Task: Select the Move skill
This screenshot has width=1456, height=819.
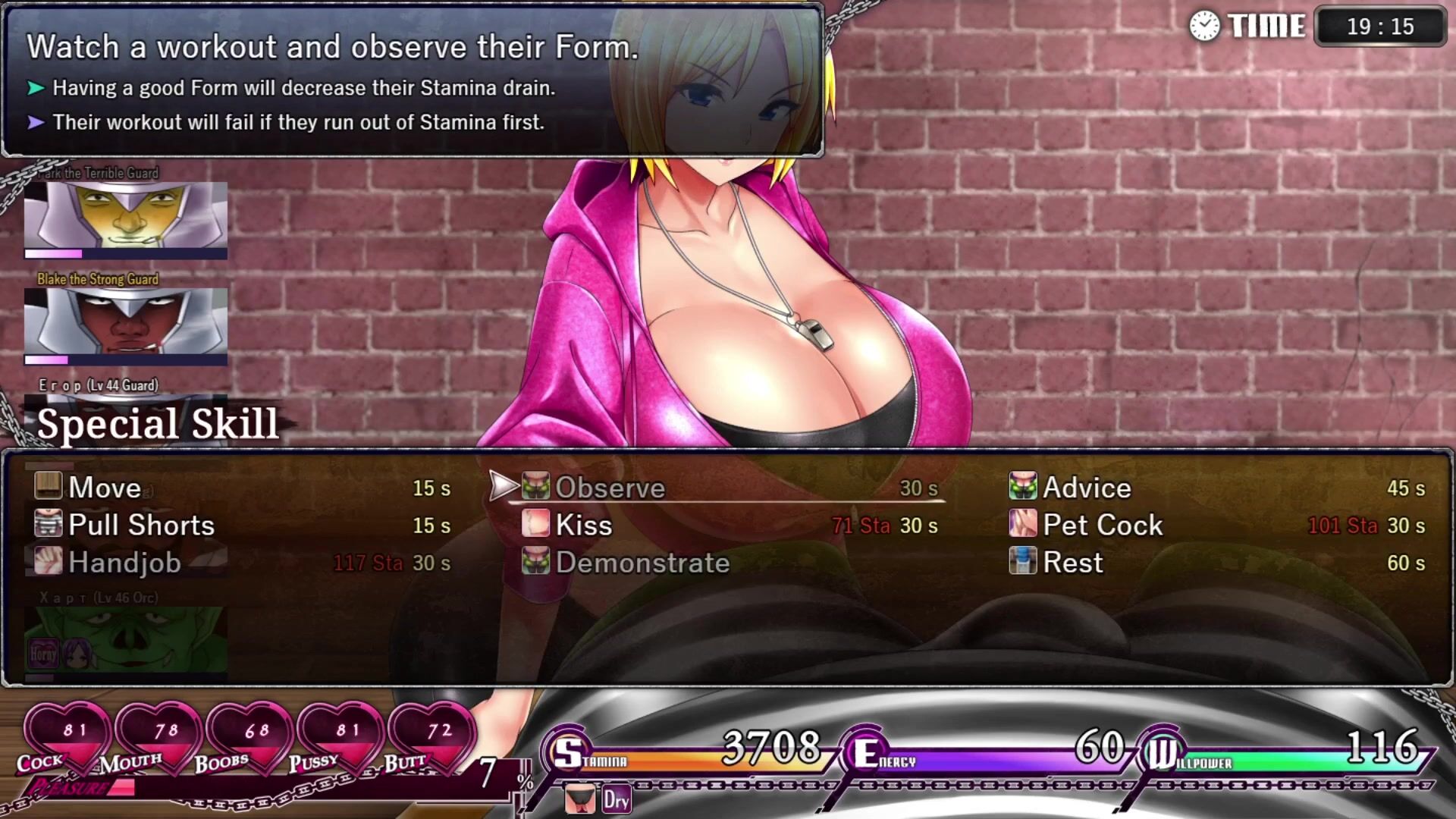Action: (105, 488)
